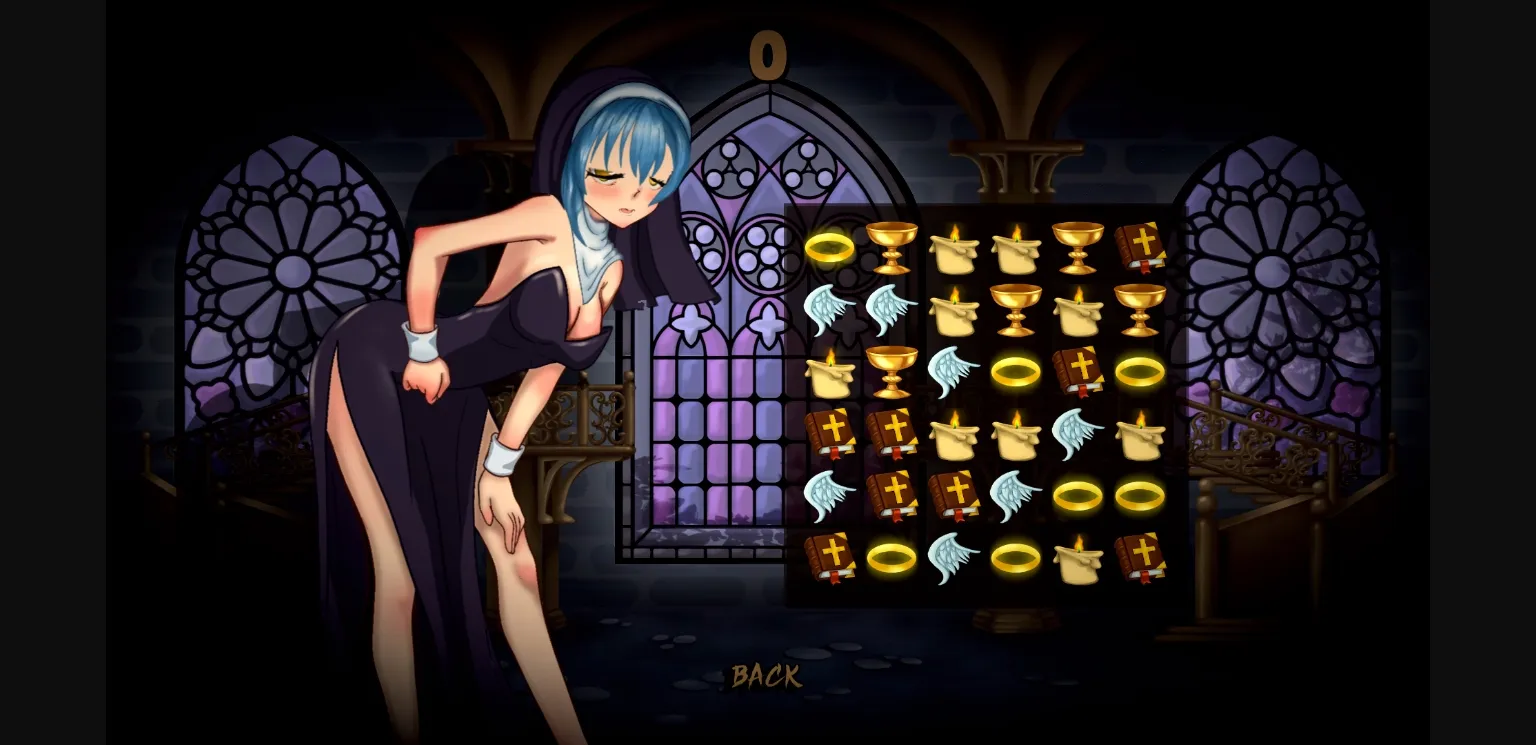Click the ring tile in the bottom row of the board
1536x745 pixels.
890,557
